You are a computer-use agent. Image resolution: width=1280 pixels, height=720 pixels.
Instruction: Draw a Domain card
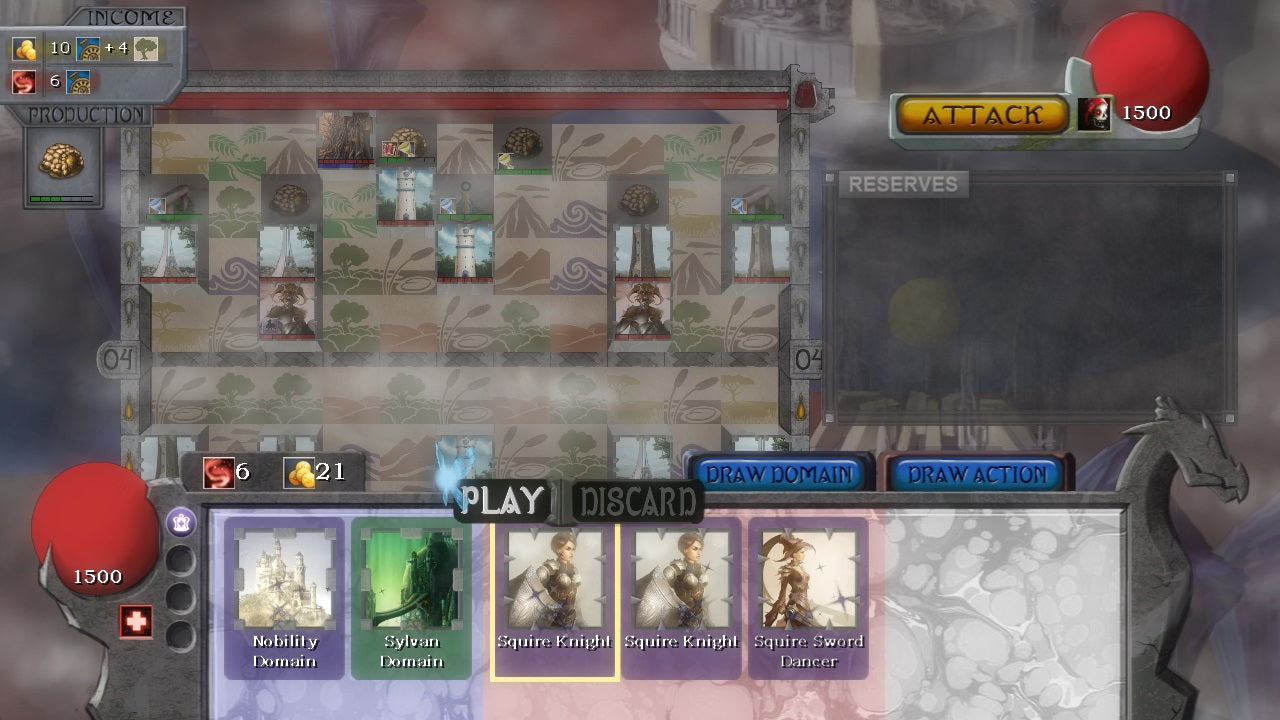[779, 475]
